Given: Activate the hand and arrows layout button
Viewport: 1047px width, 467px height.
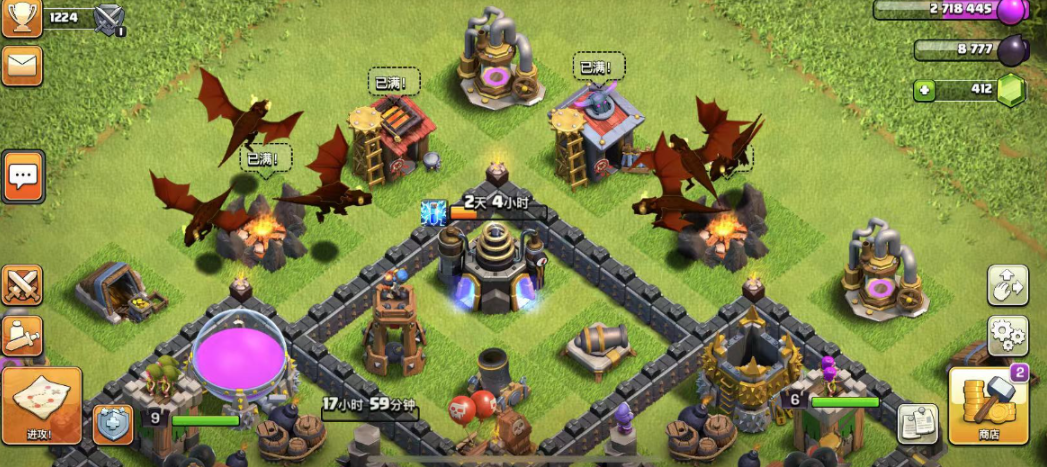Looking at the screenshot, I should (x=1007, y=285).
